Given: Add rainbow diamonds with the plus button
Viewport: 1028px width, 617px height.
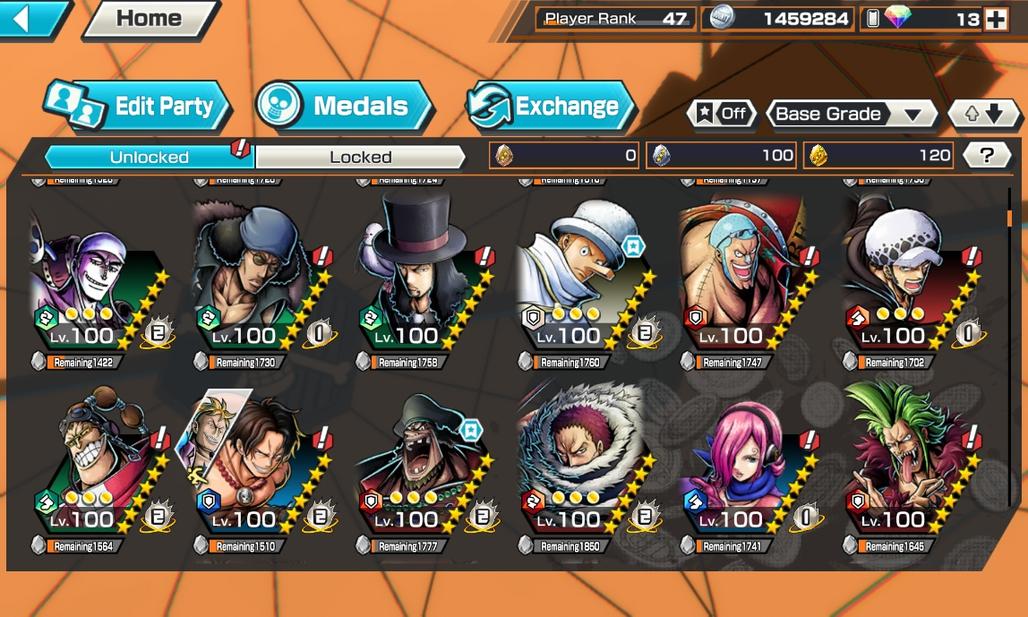Looking at the screenshot, I should (x=995, y=19).
